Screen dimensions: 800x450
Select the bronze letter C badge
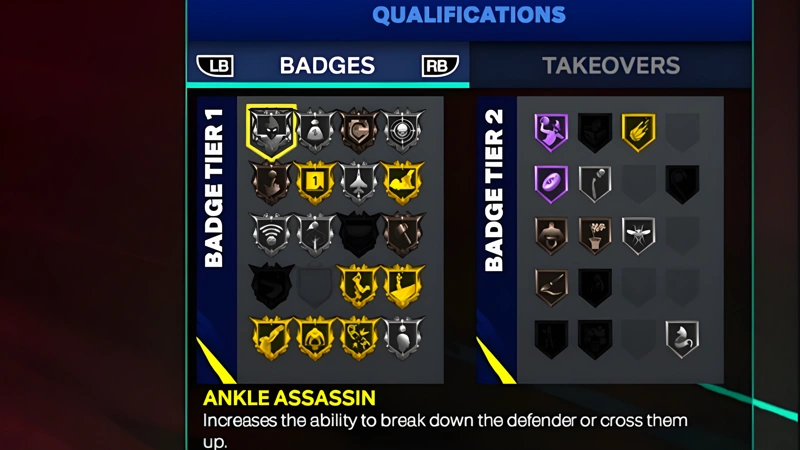point(360,131)
